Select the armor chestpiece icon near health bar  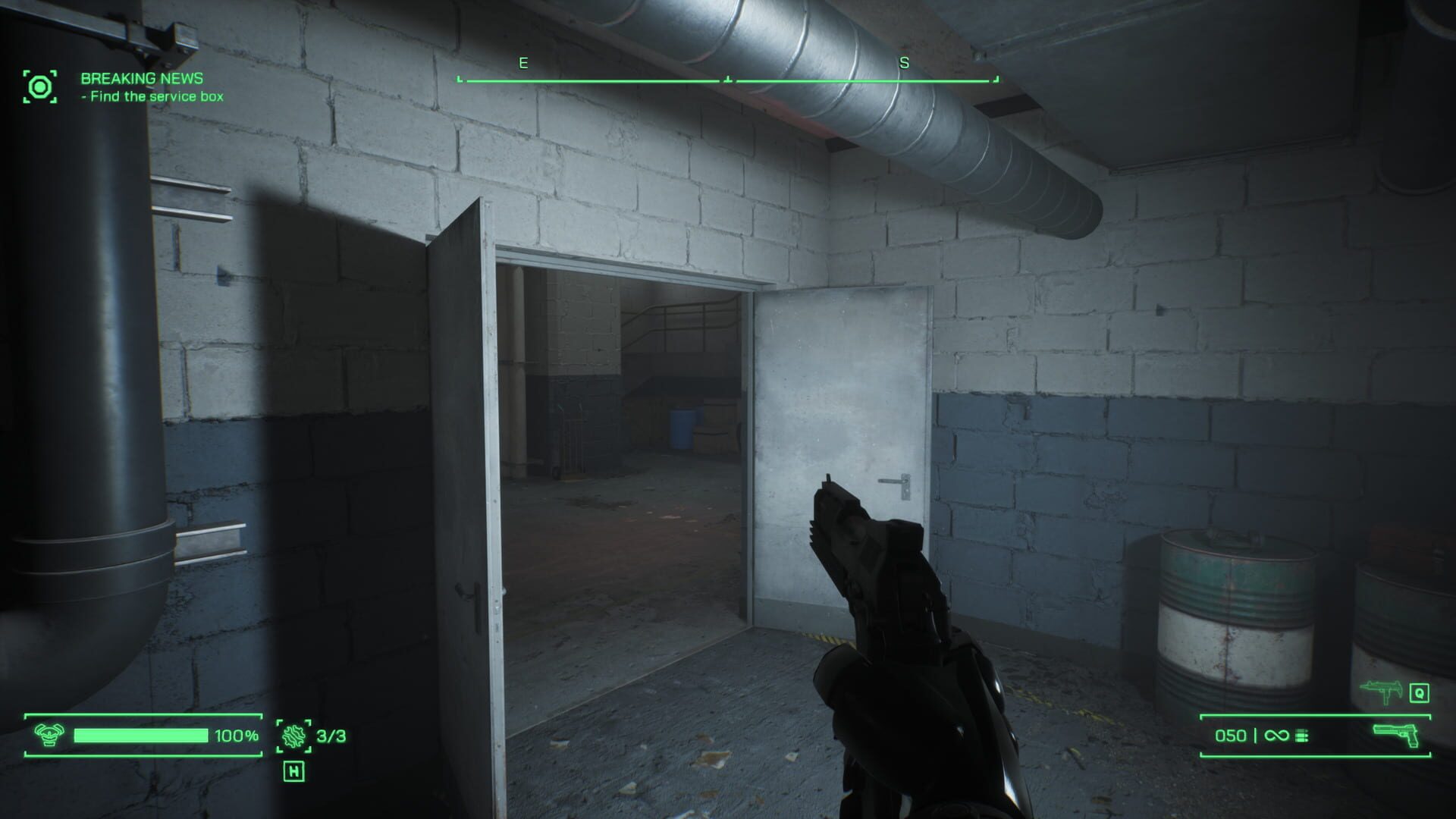(49, 735)
